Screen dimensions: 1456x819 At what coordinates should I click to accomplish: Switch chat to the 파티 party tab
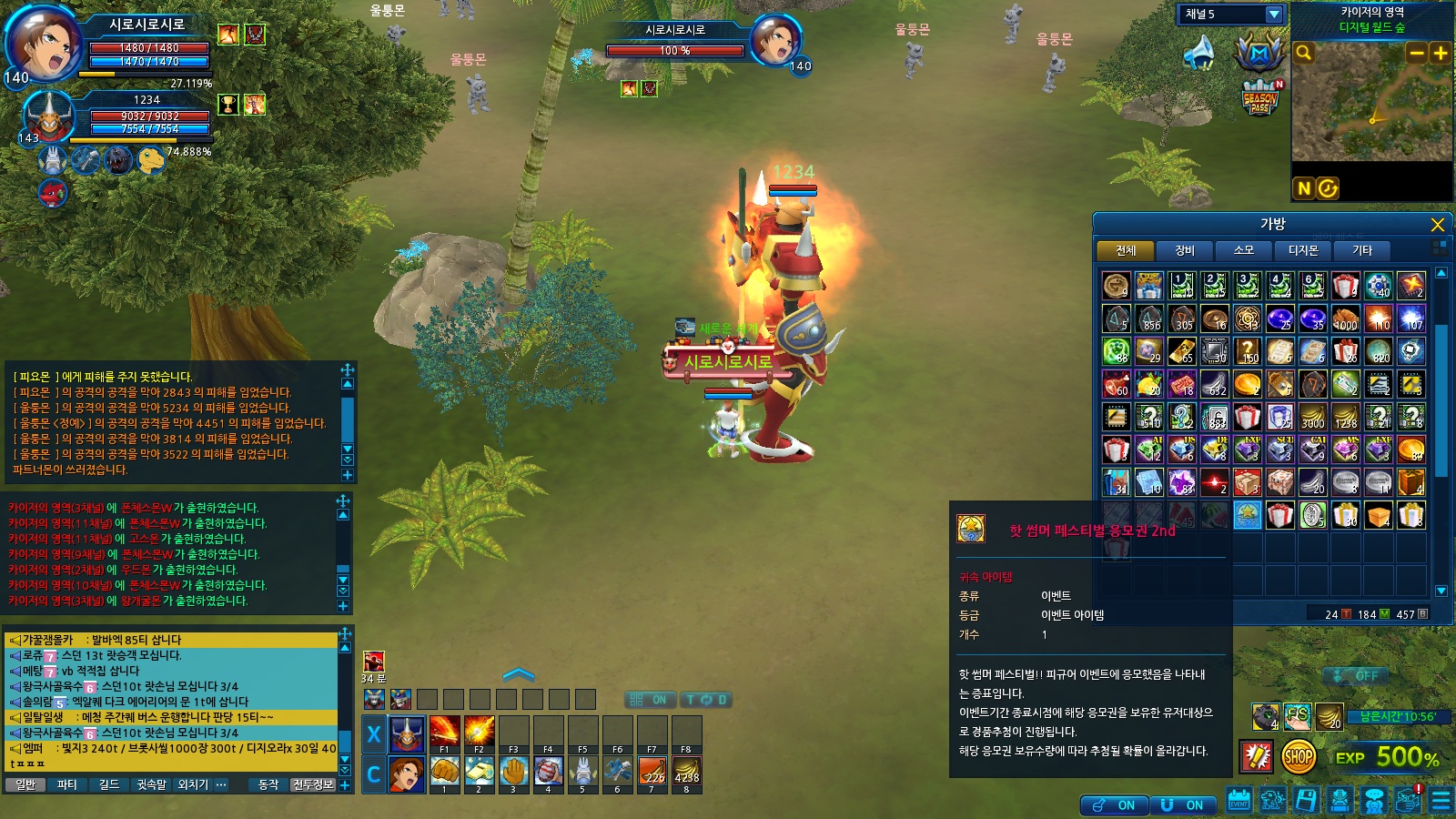pos(66,784)
